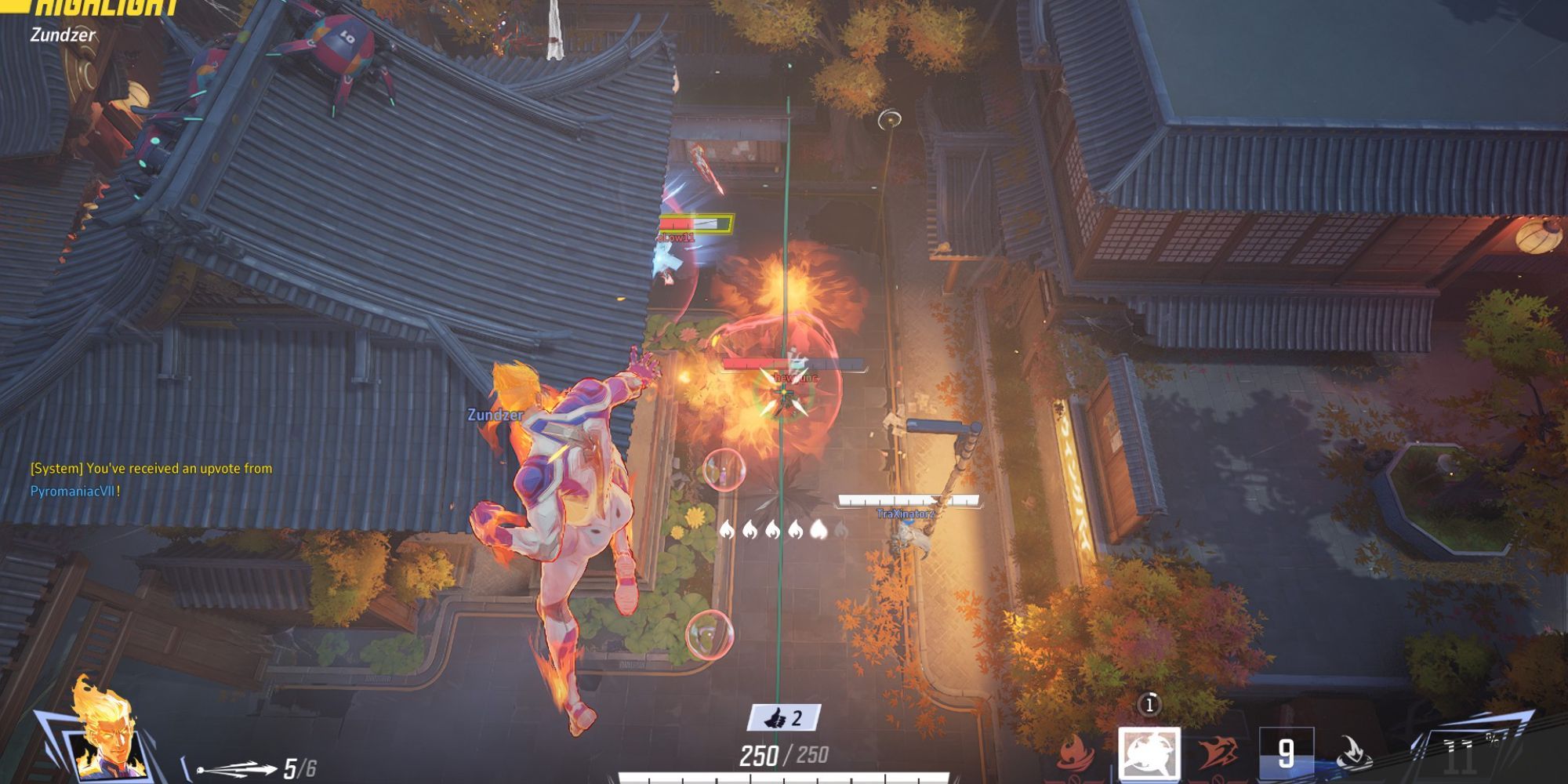Click the thumbs-up upvote icon above the health bar
This screenshot has height=784, width=1568.
point(776,715)
